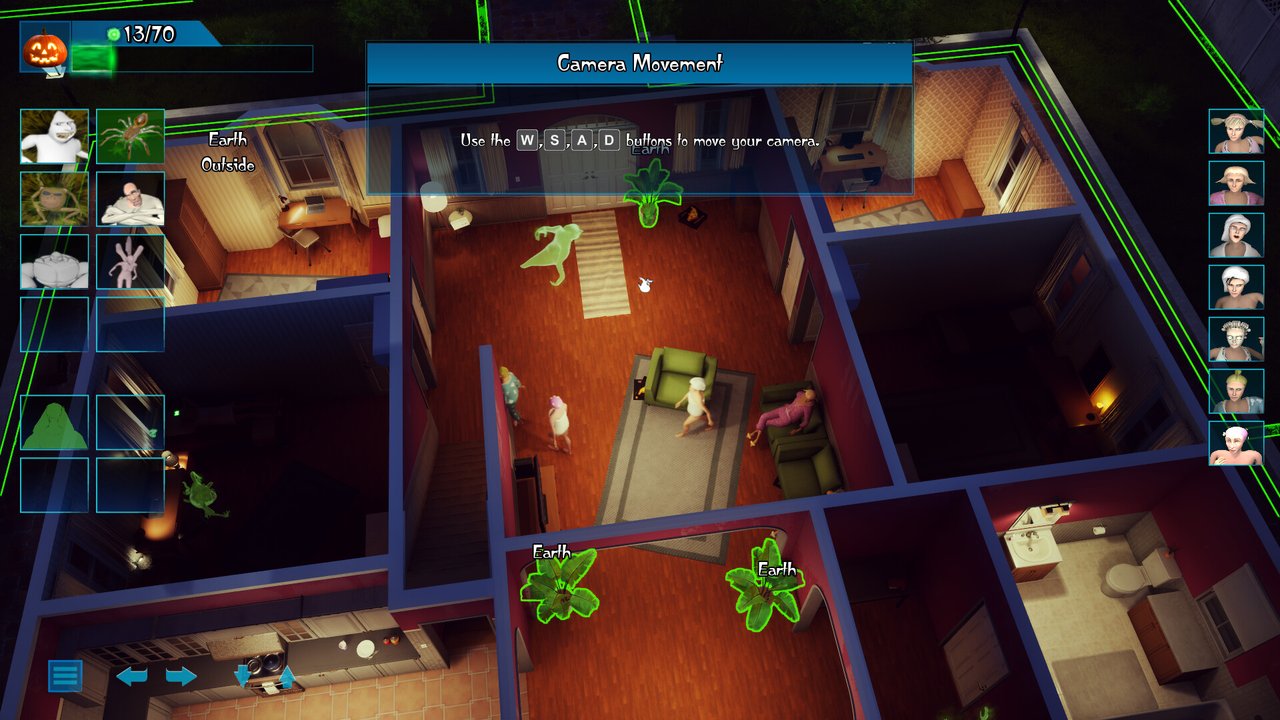The image size is (1280, 720).
Task: Click the jack-o'-lantern pumpkin icon
Action: pos(45,48)
